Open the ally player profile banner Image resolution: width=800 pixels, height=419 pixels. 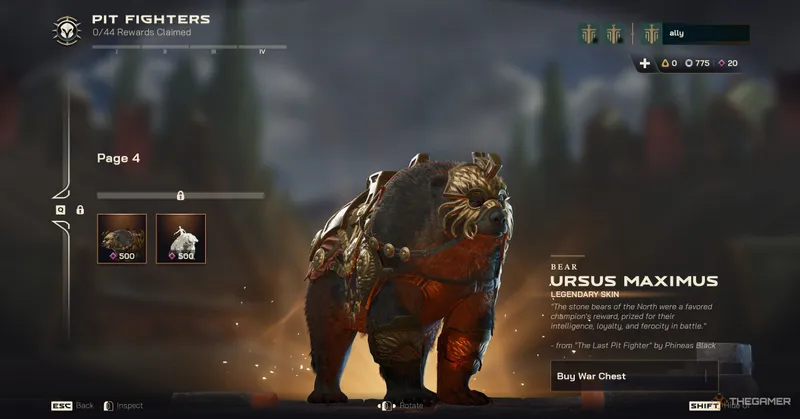pos(696,34)
